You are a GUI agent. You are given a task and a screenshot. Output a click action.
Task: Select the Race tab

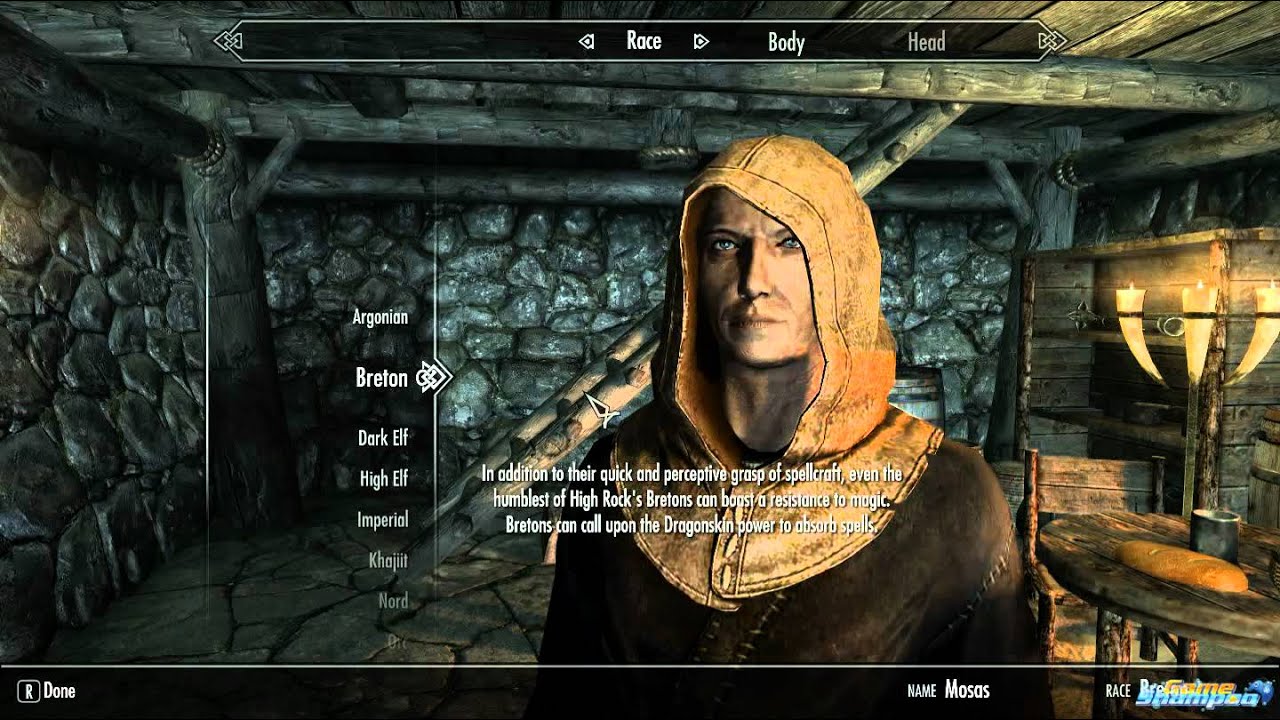click(x=644, y=41)
